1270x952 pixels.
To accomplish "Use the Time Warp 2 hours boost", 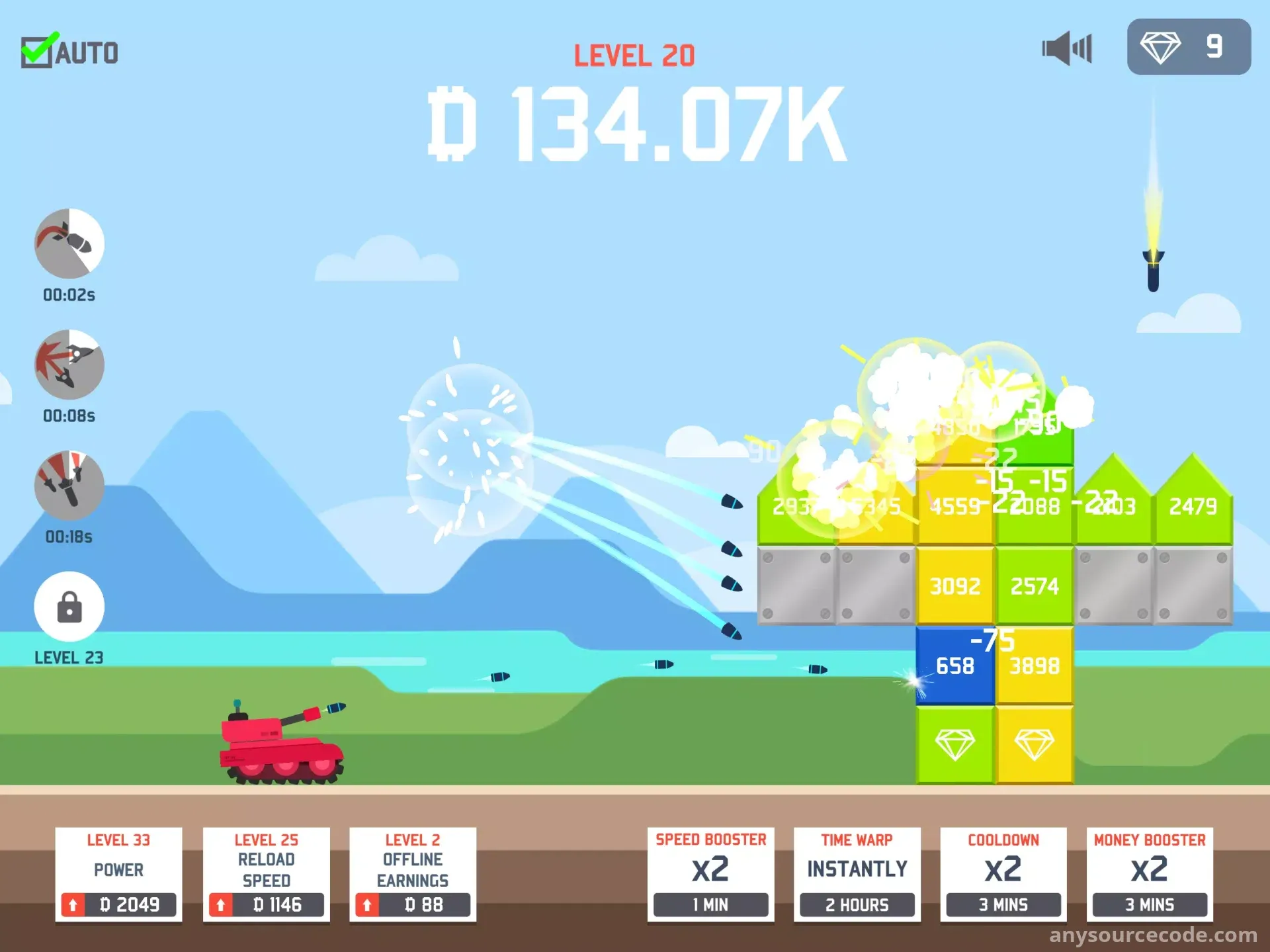I will (x=857, y=874).
